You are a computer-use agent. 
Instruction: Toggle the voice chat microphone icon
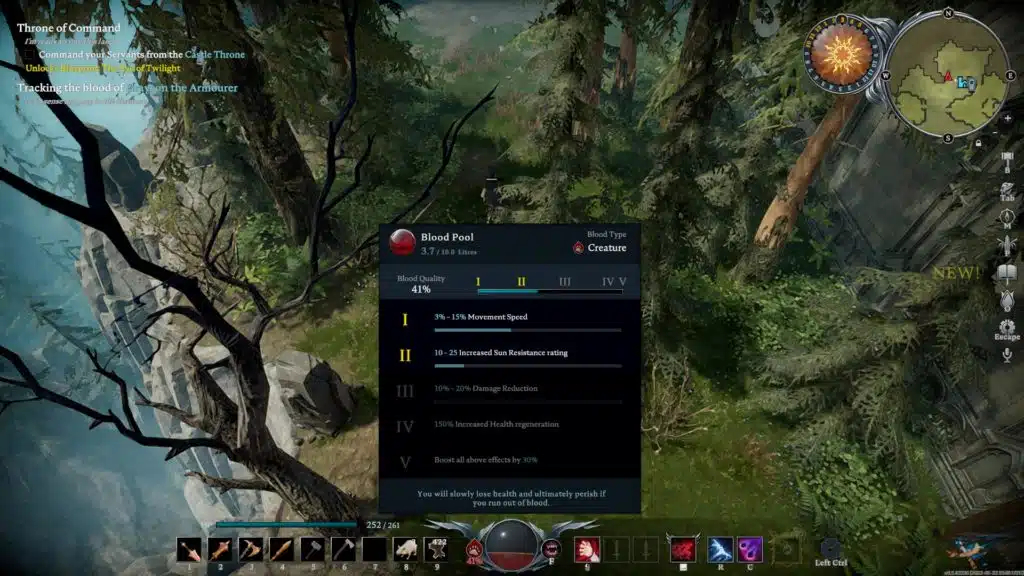pos(1007,355)
